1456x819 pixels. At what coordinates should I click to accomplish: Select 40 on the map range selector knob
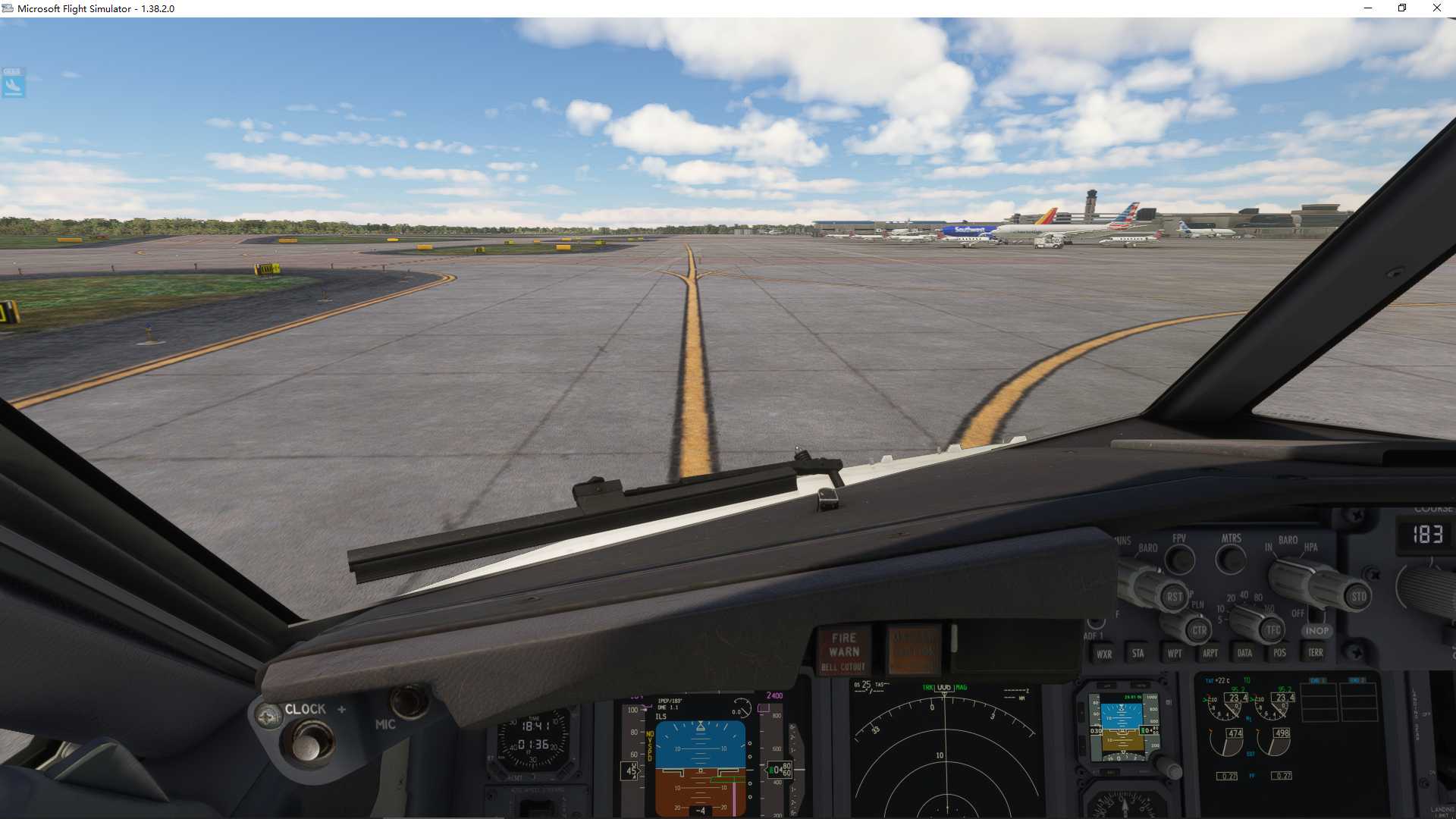click(1243, 594)
